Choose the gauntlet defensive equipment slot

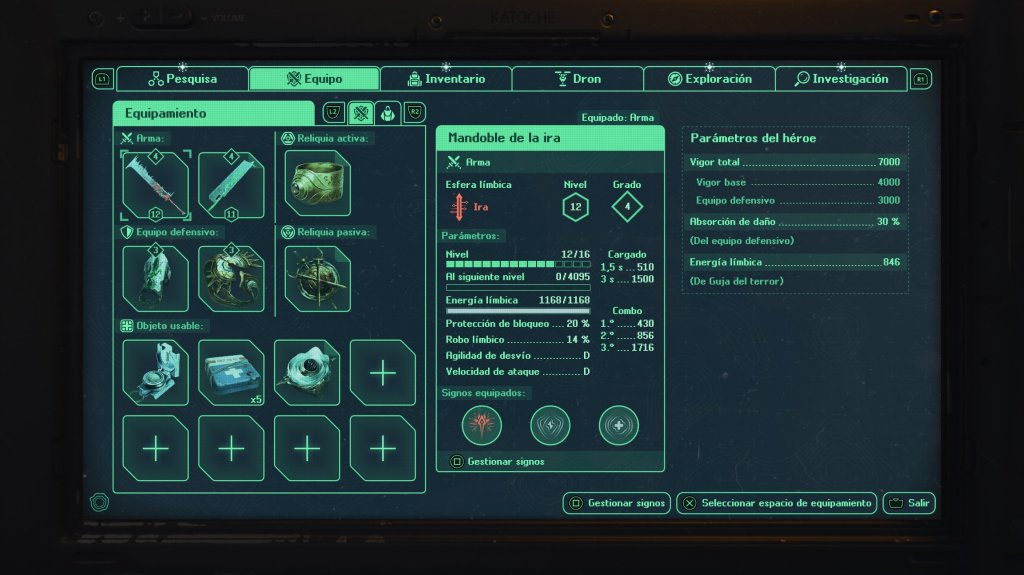click(156, 278)
